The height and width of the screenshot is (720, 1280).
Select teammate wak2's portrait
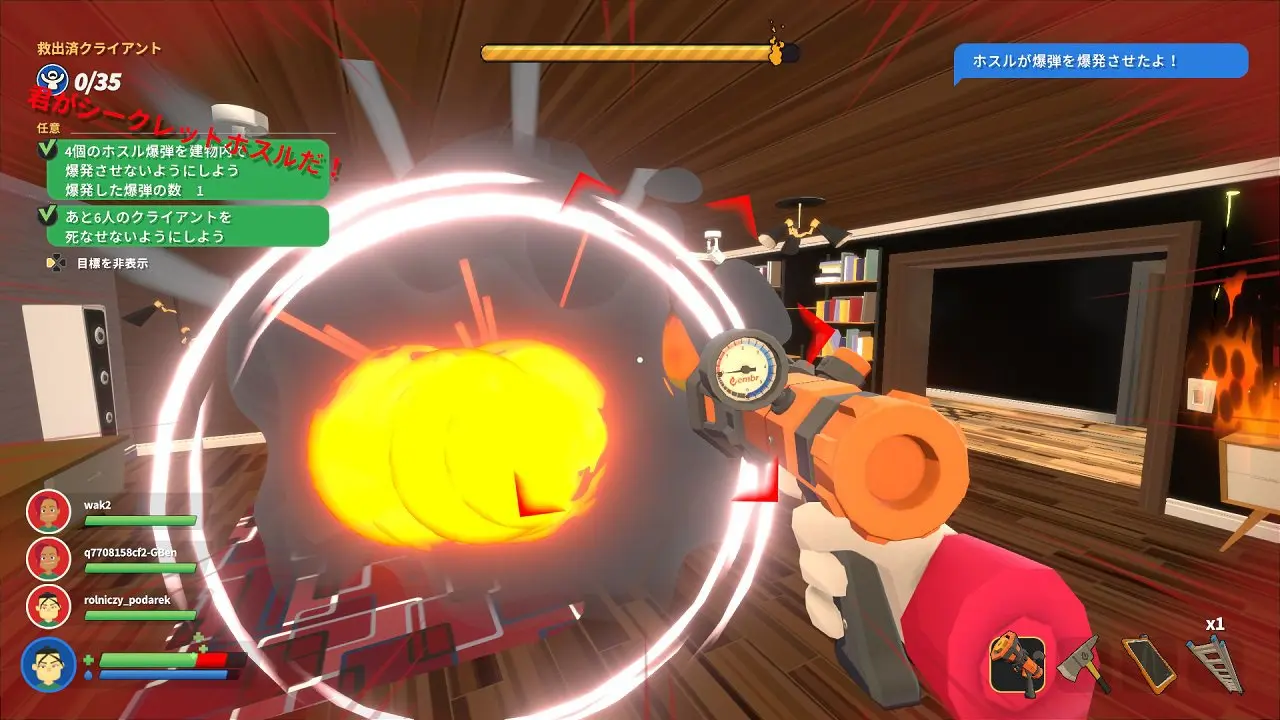[48, 511]
